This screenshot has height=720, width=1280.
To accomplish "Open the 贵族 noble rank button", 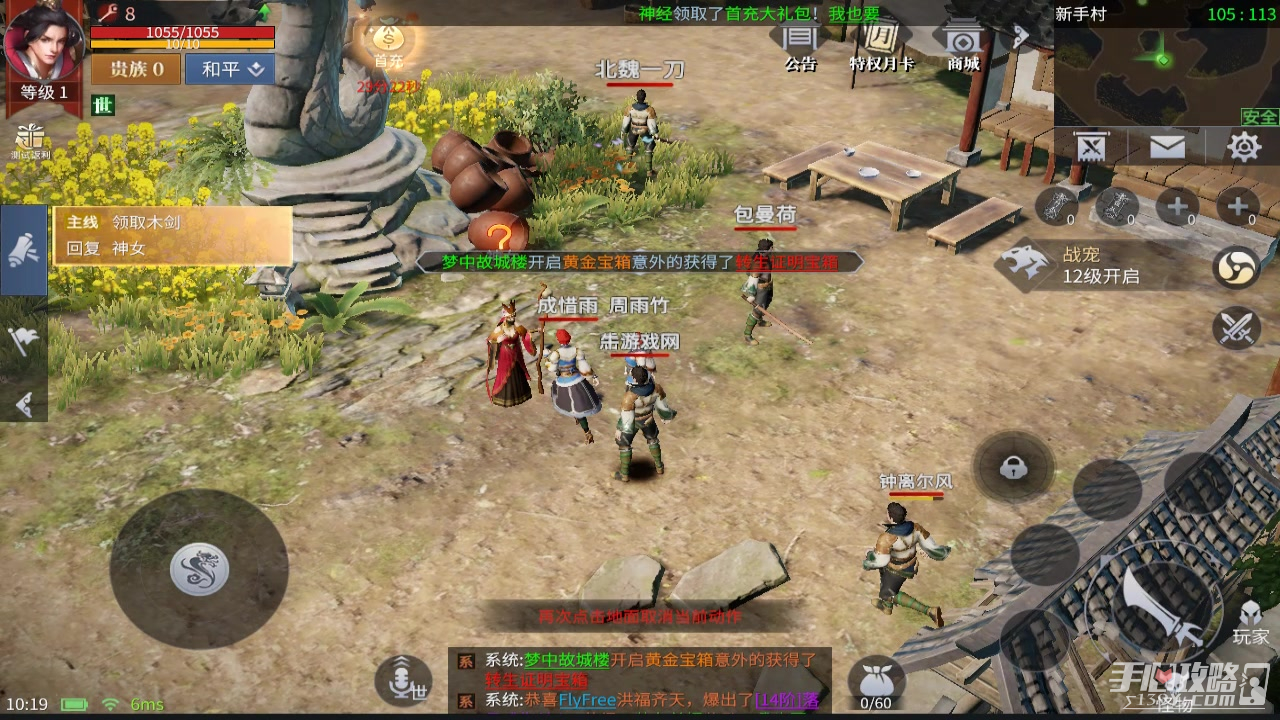I will pyautogui.click(x=136, y=69).
